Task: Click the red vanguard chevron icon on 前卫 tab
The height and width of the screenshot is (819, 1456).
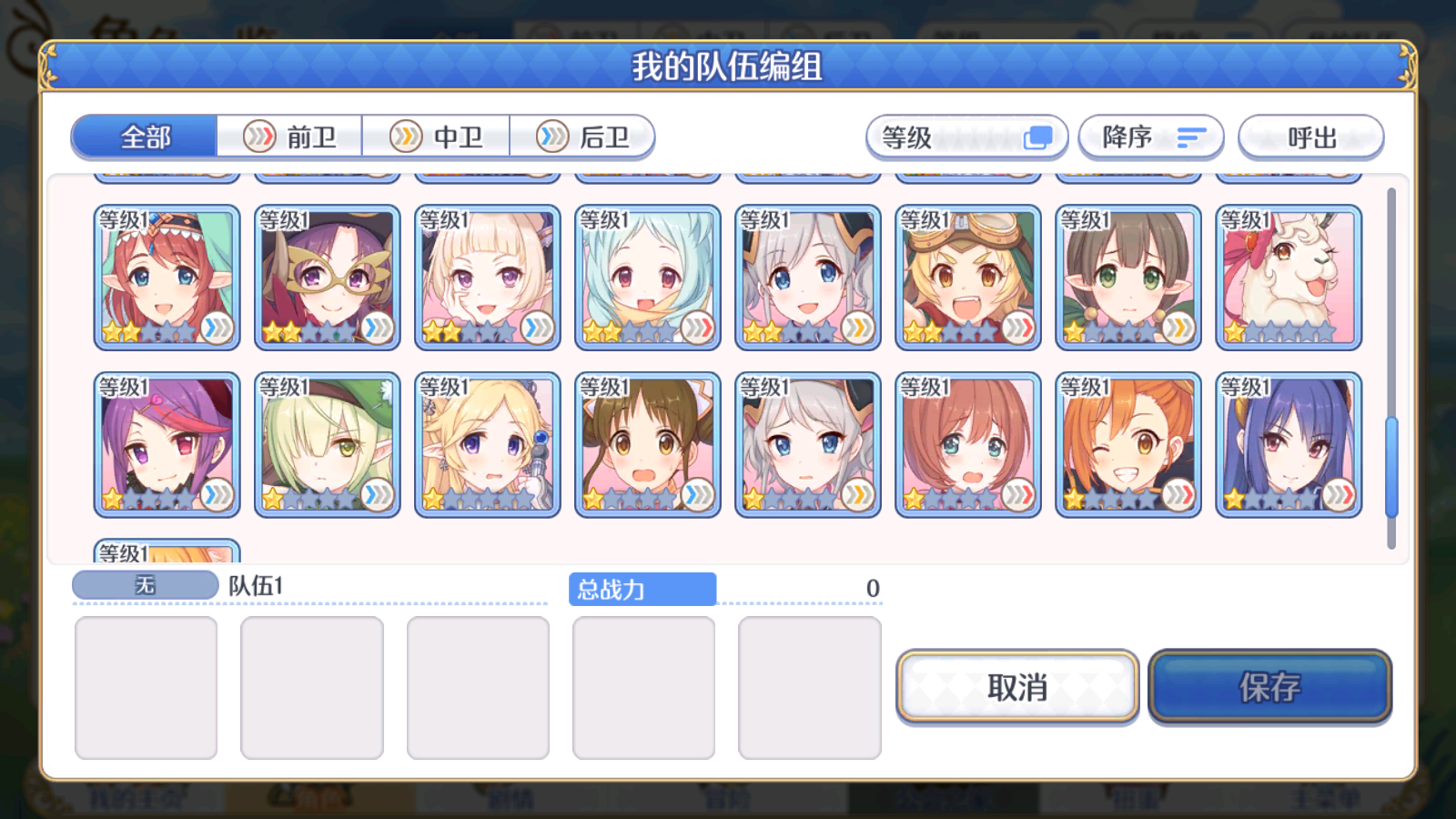Action: [x=261, y=136]
